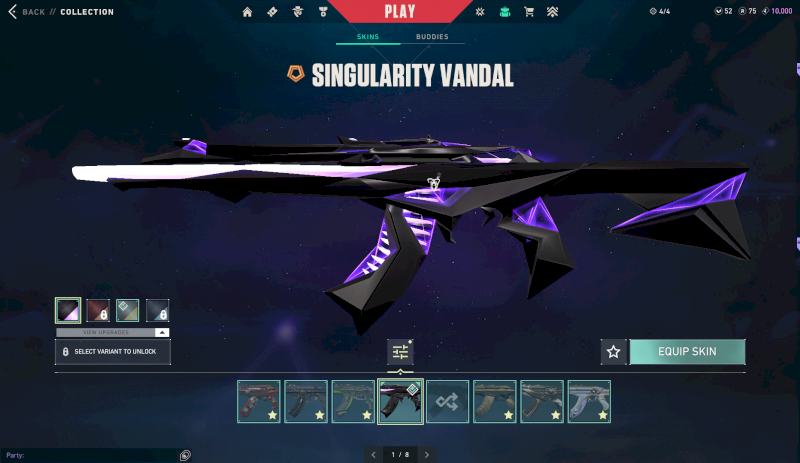Click Select Variant to Unlock button

pyautogui.click(x=113, y=352)
